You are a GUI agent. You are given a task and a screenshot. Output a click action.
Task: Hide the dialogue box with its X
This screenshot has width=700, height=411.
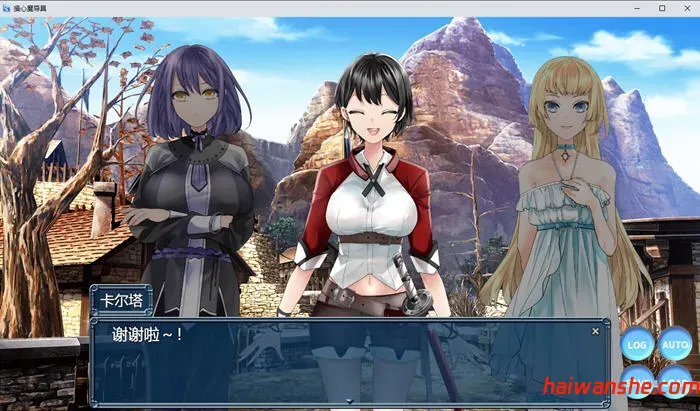(596, 330)
